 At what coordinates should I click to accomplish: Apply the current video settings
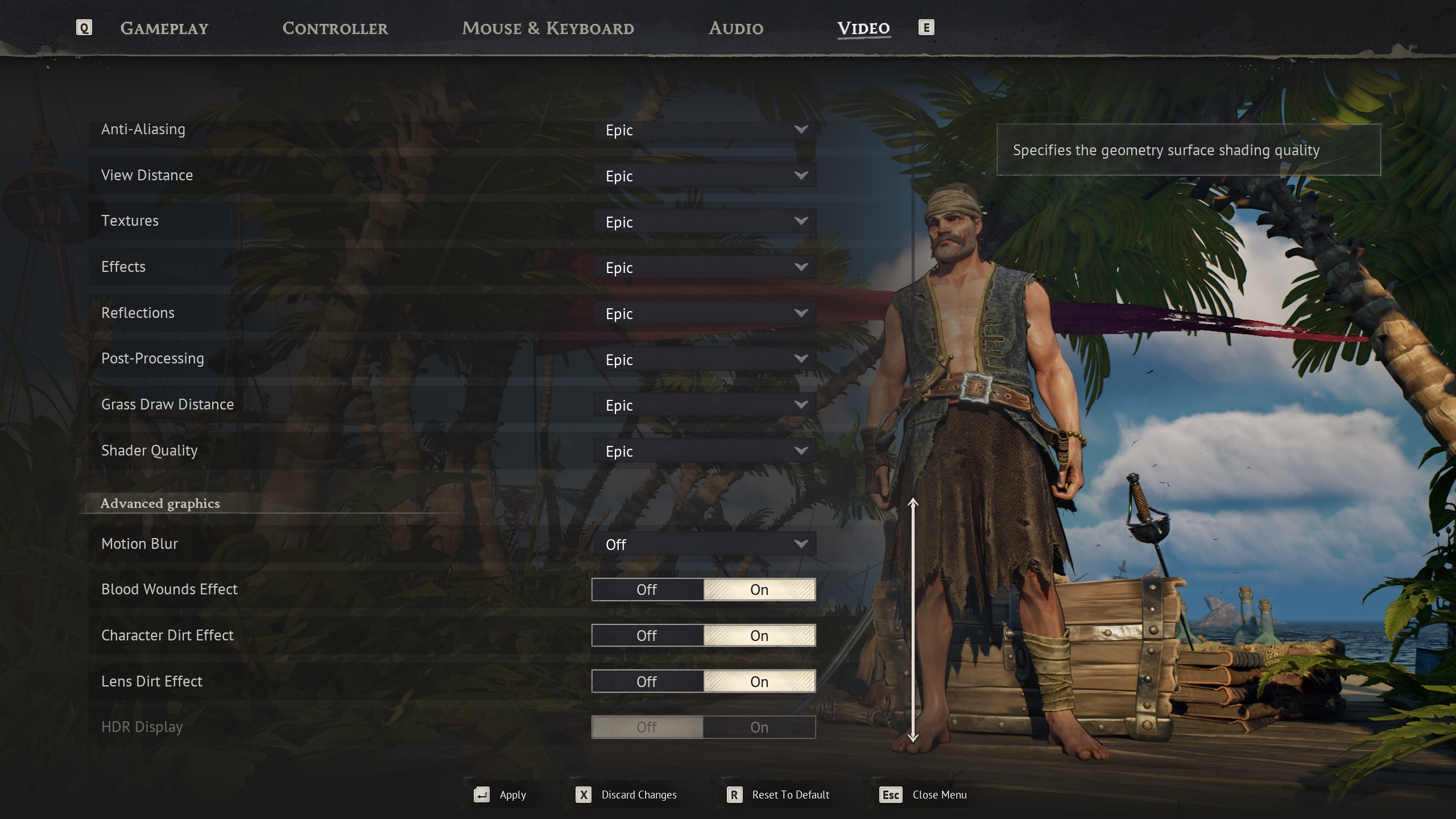[512, 795]
